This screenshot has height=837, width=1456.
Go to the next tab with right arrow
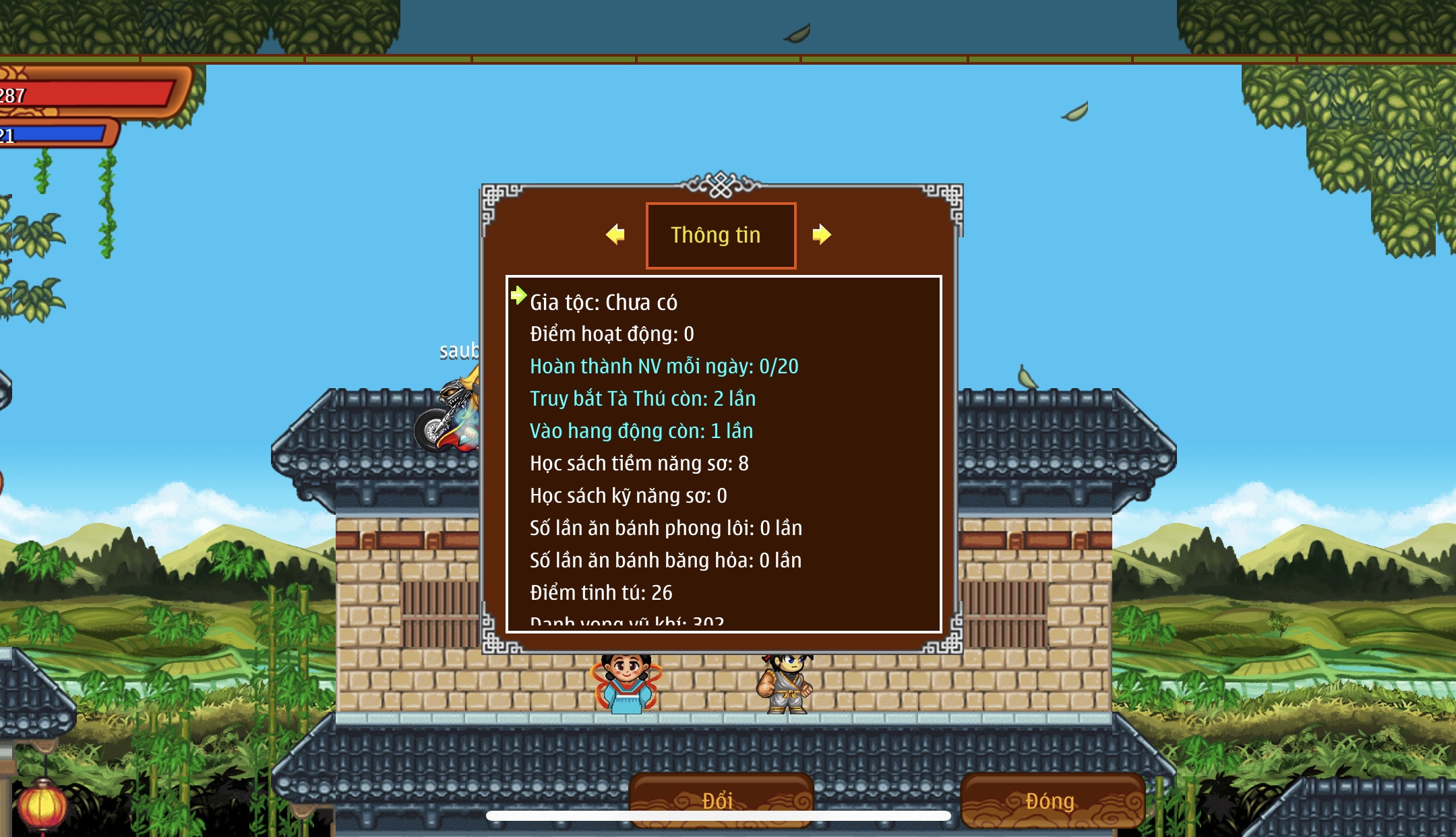tap(821, 235)
